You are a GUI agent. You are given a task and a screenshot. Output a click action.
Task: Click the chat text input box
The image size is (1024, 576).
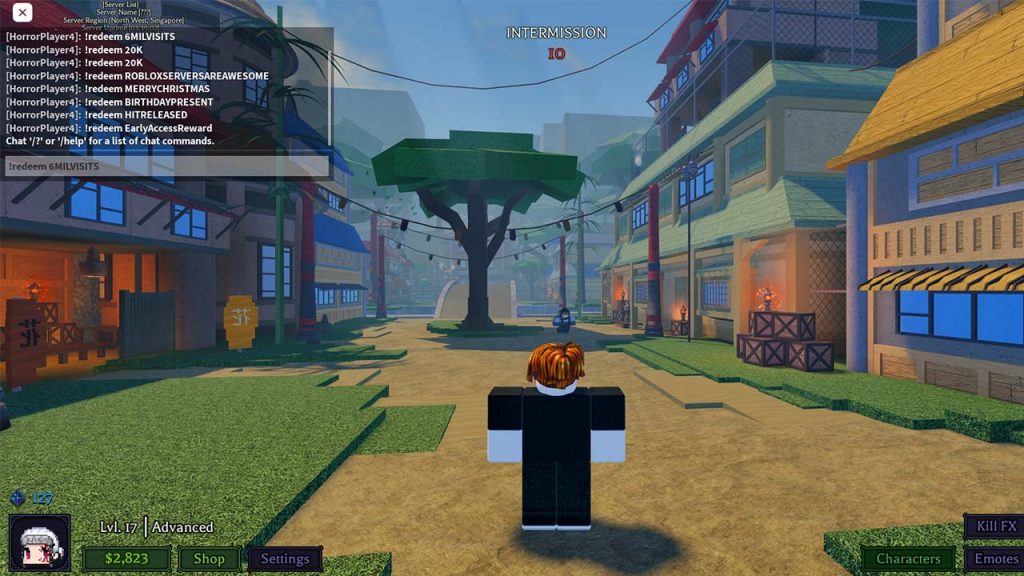(x=167, y=166)
